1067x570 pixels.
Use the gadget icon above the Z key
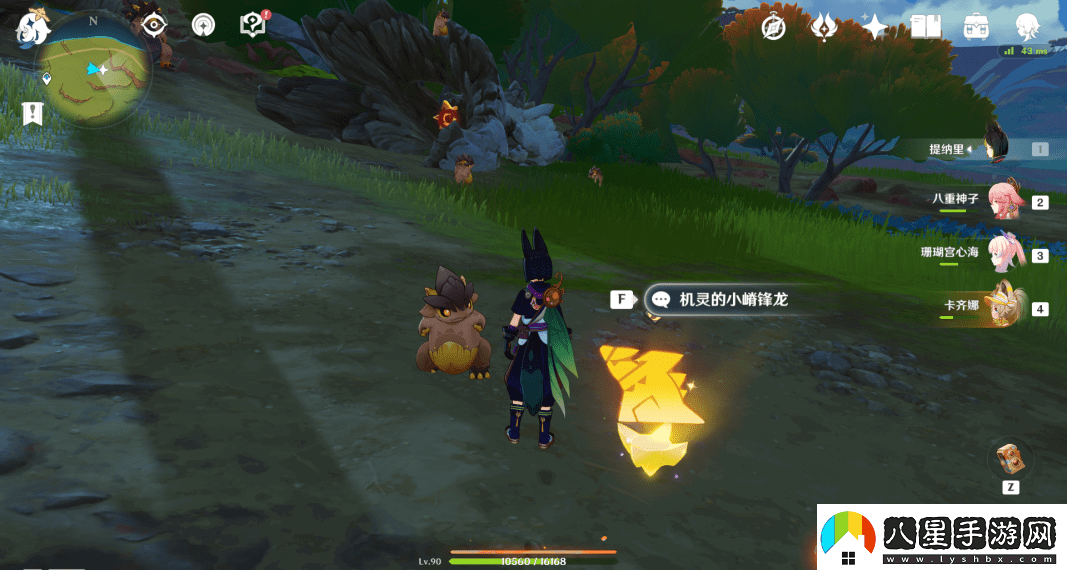tap(1010, 459)
